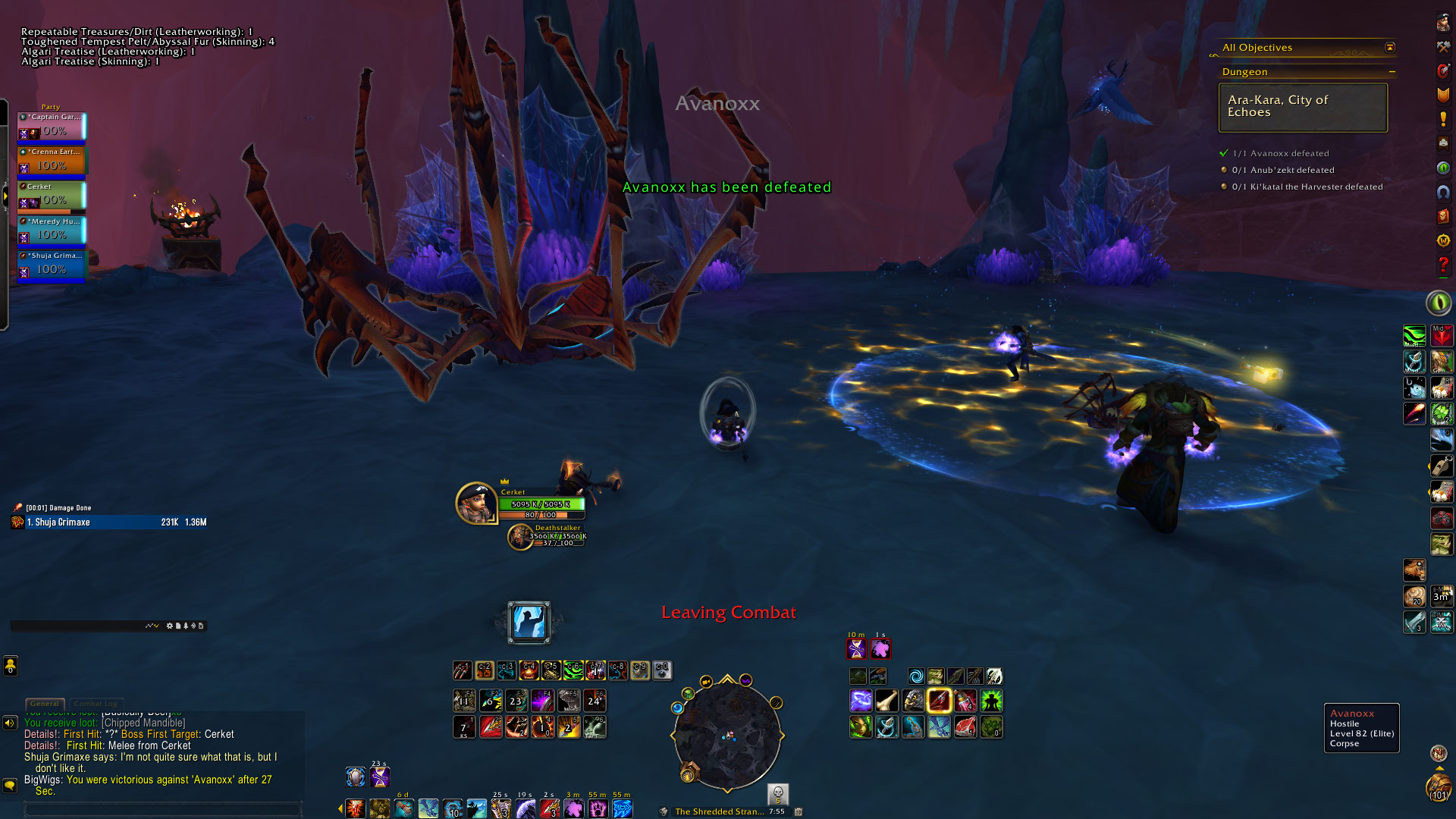1456x819 pixels.
Task: Click the Cerket player portrait
Action: (475, 503)
